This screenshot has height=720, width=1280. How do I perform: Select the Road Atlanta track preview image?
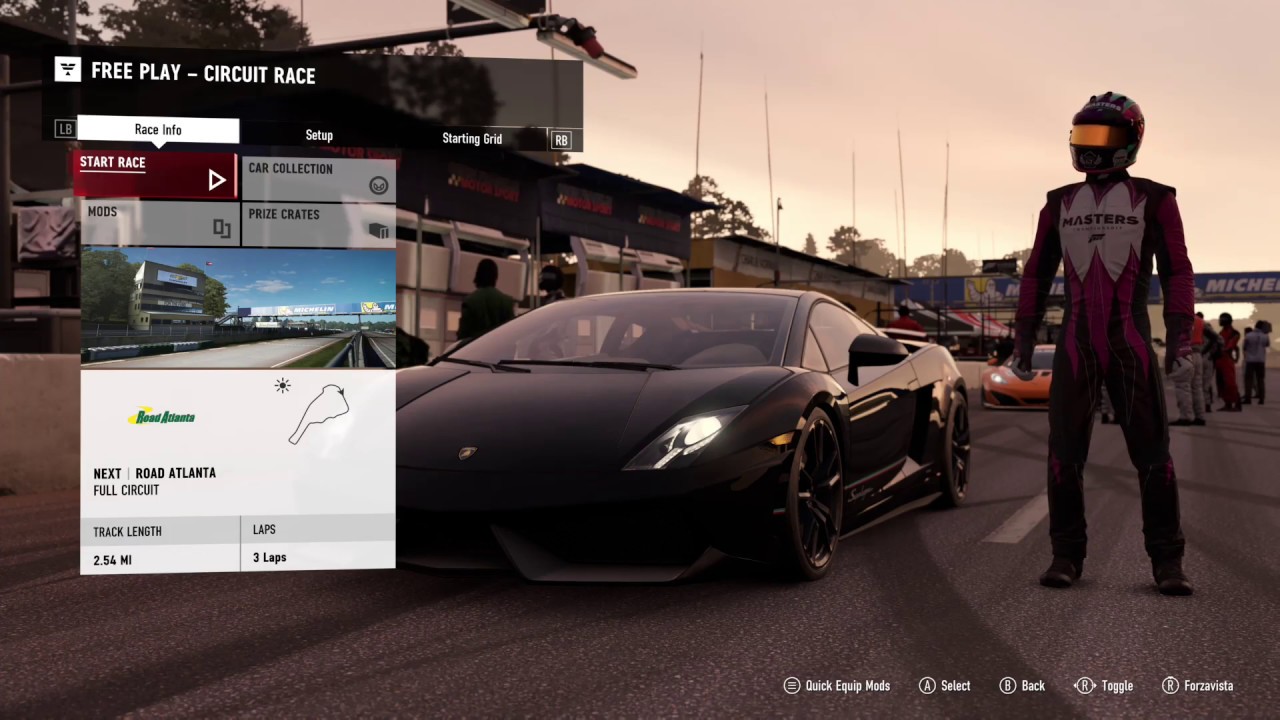coord(238,307)
